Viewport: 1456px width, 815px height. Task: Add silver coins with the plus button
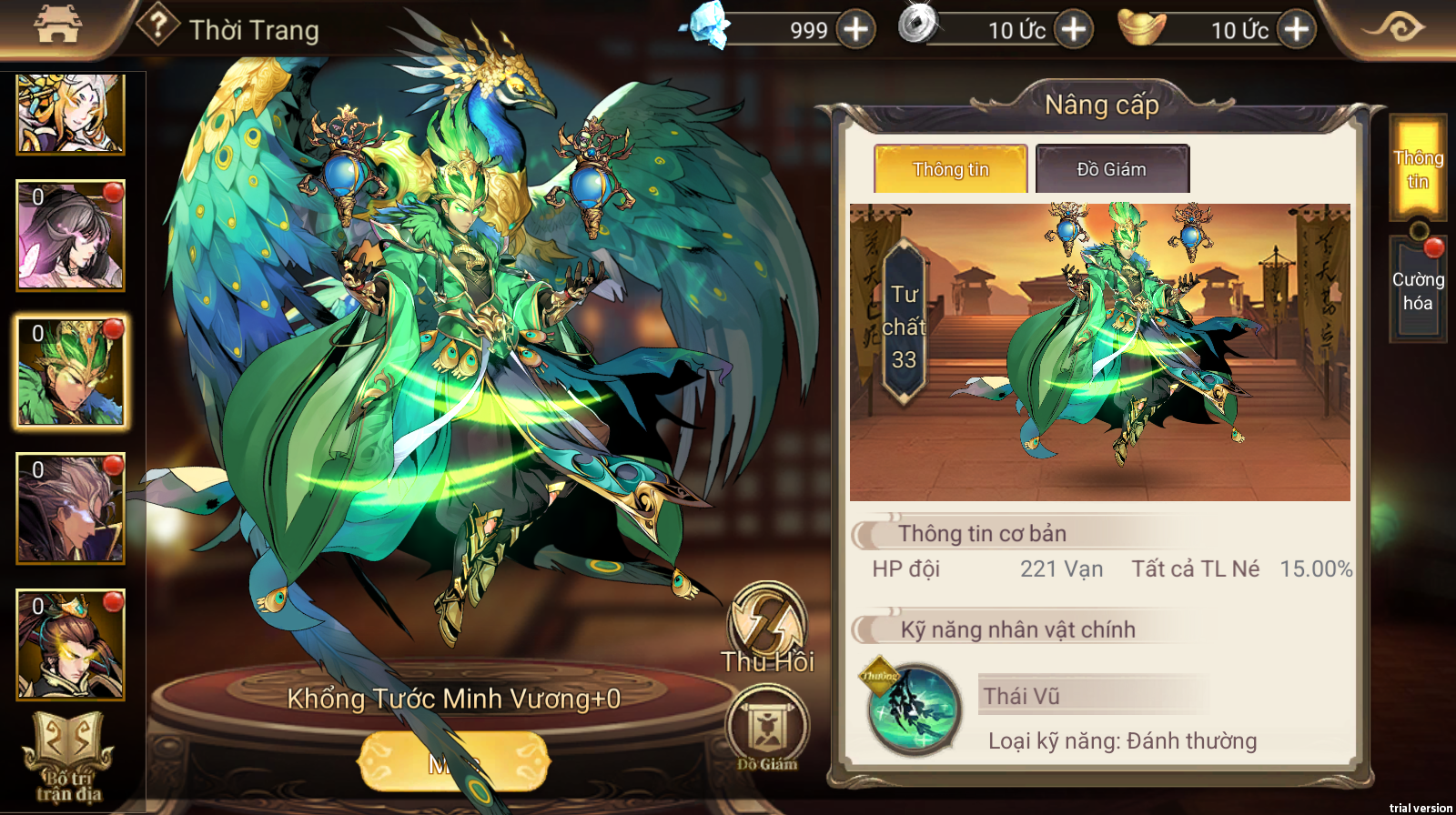pos(1074,29)
